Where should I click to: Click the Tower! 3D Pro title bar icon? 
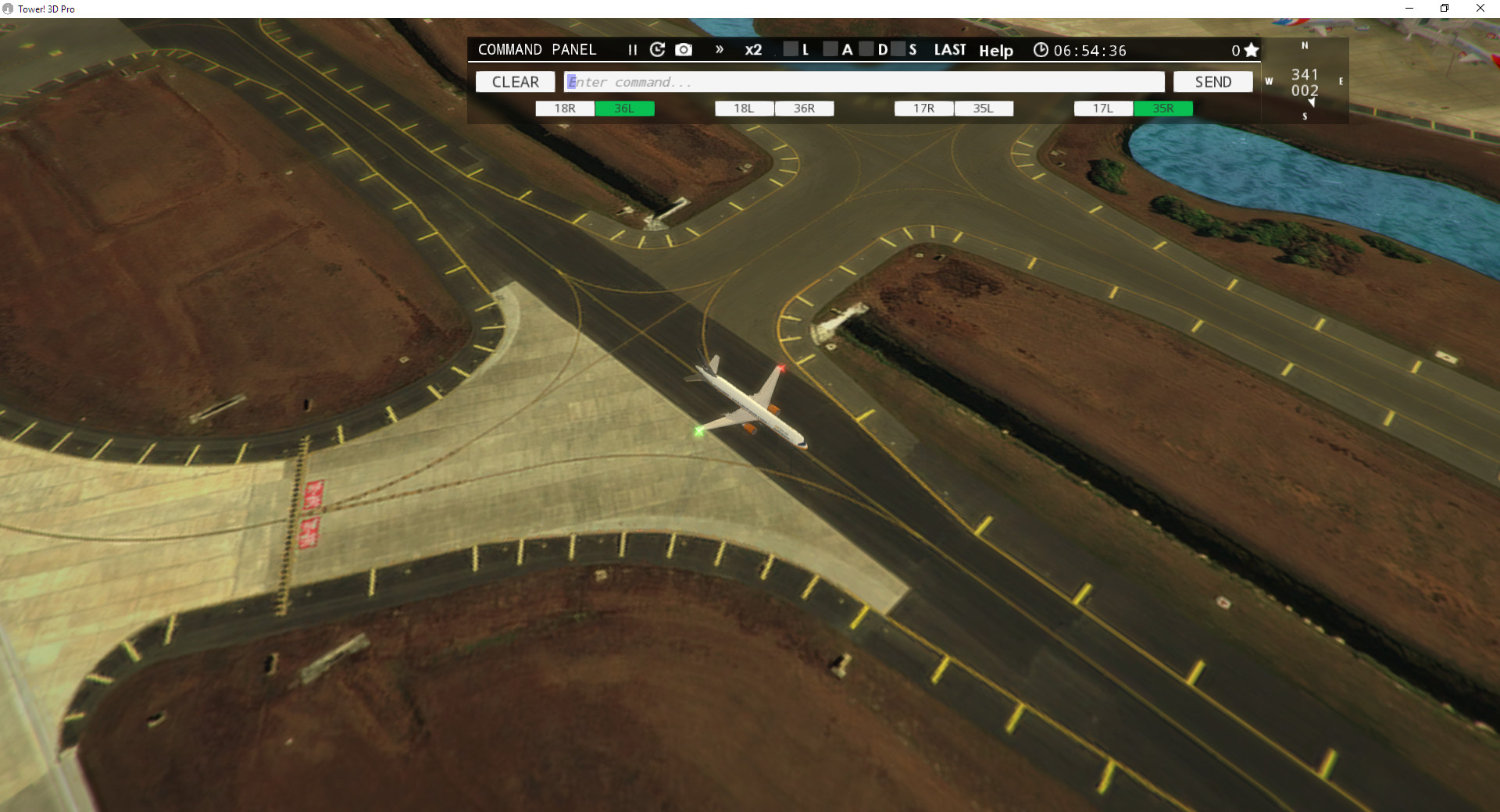tap(8, 9)
